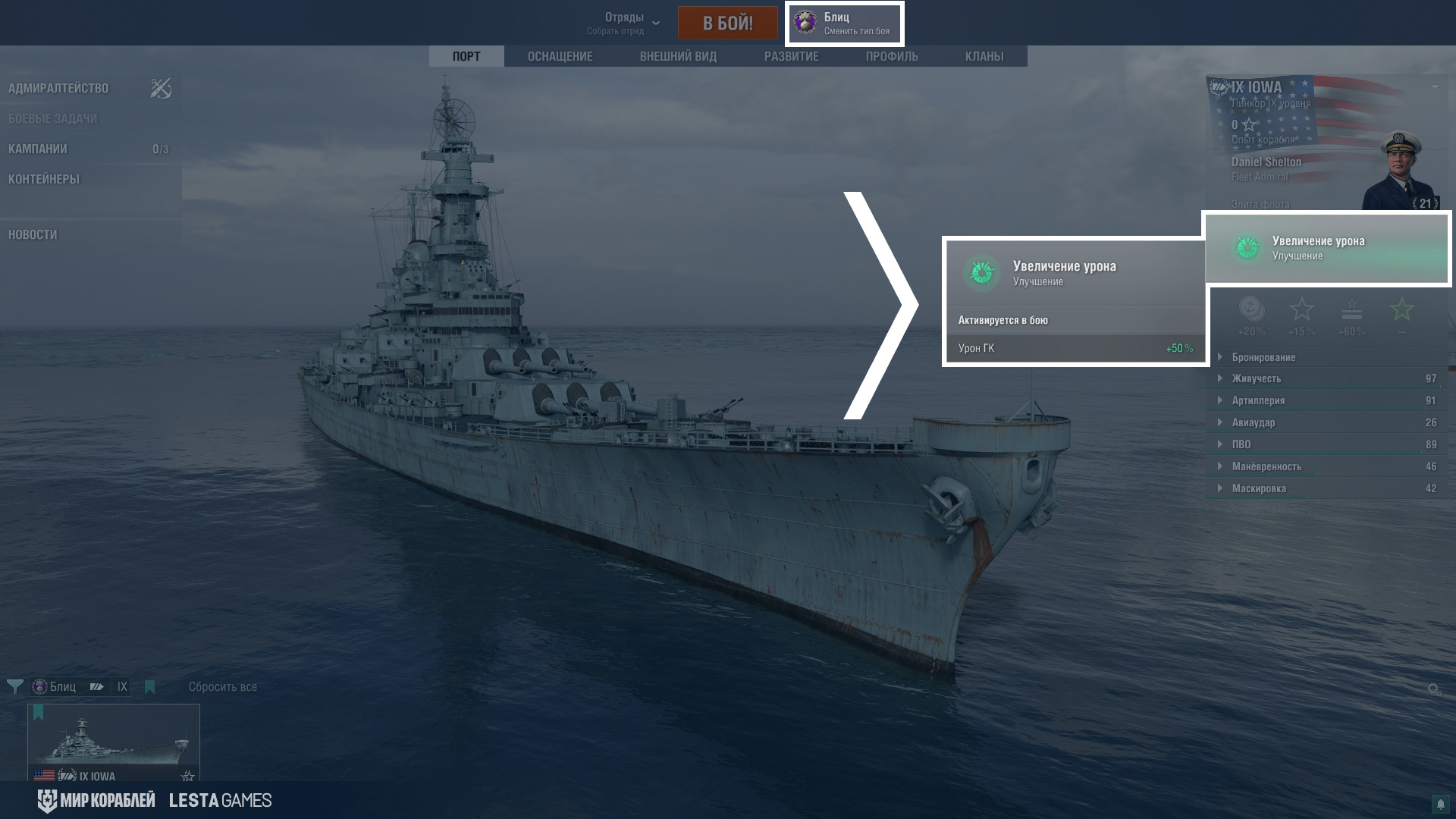Open the КОНТЕЙНЕРЫ menu entry
The width and height of the screenshot is (1456, 819).
pos(44,179)
